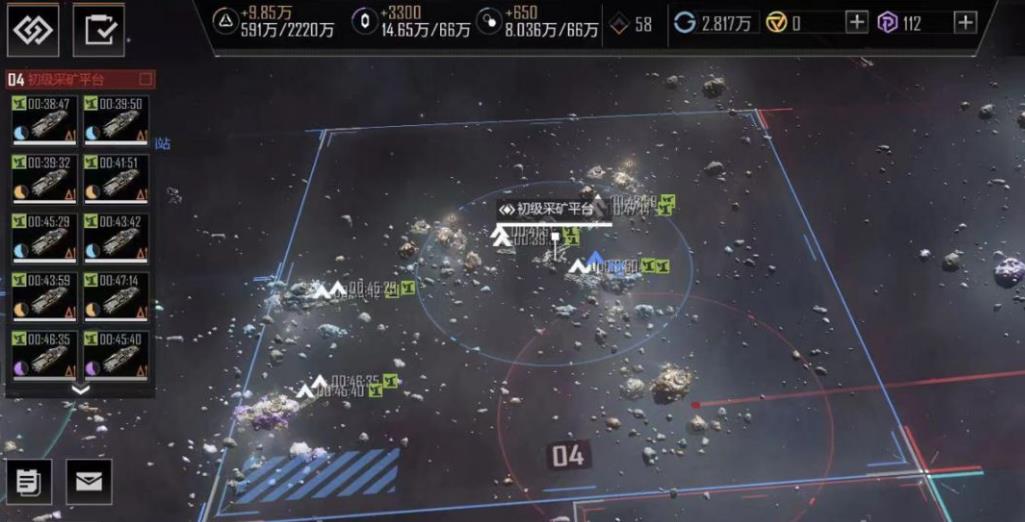Open the task checklist icon
Screen dimensions: 1025x522
pyautogui.click(x=99, y=30)
